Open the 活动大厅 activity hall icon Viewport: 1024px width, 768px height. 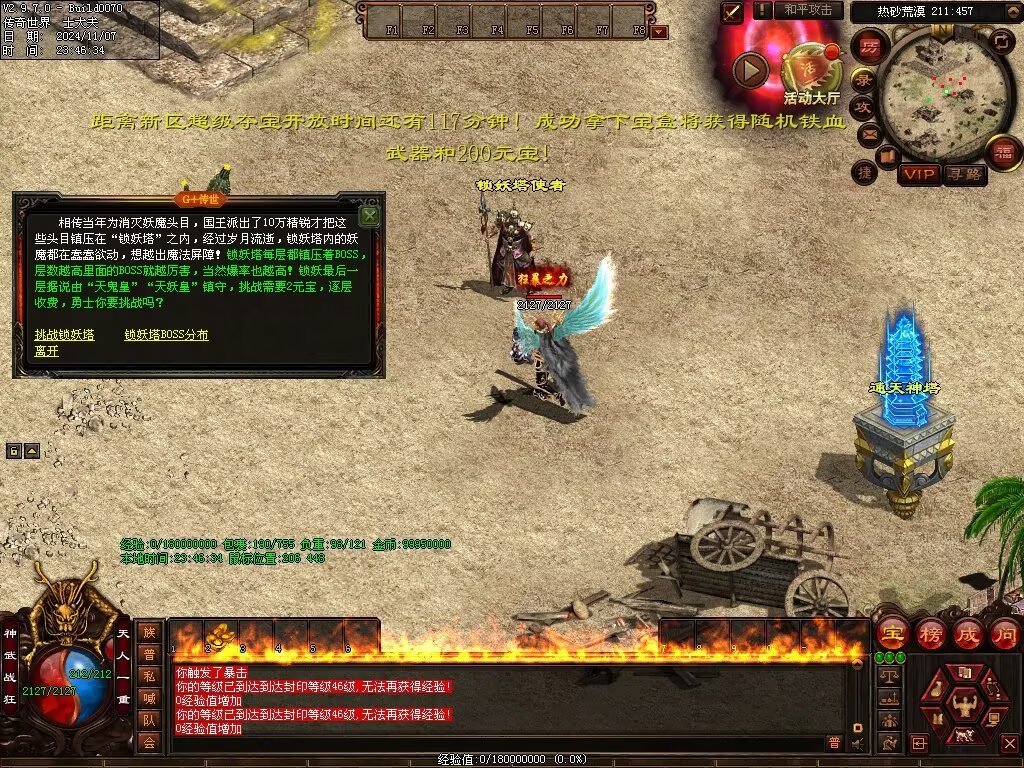pos(811,70)
